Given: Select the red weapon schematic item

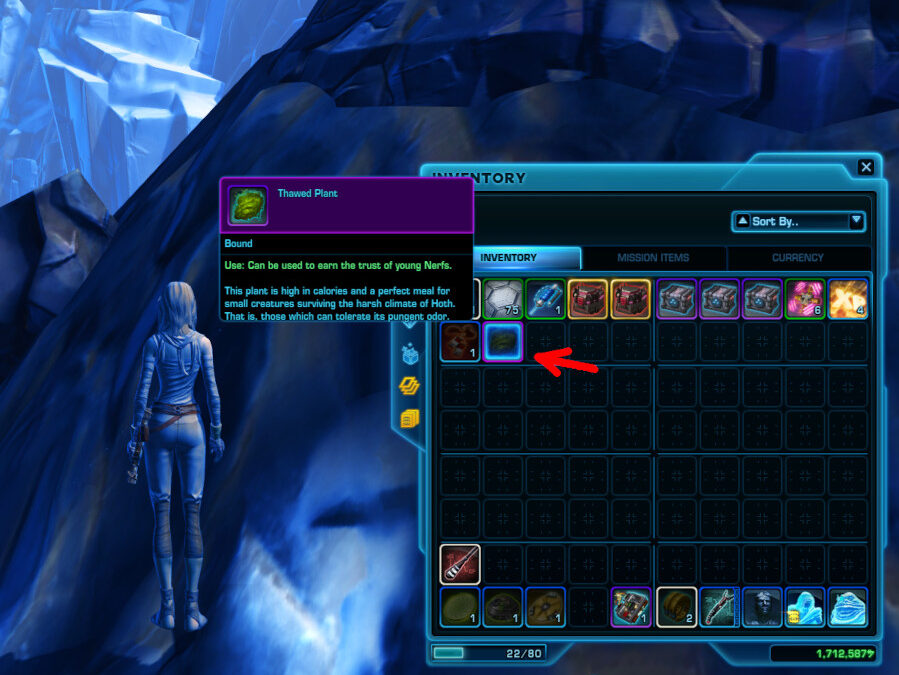Looking at the screenshot, I should point(460,564).
